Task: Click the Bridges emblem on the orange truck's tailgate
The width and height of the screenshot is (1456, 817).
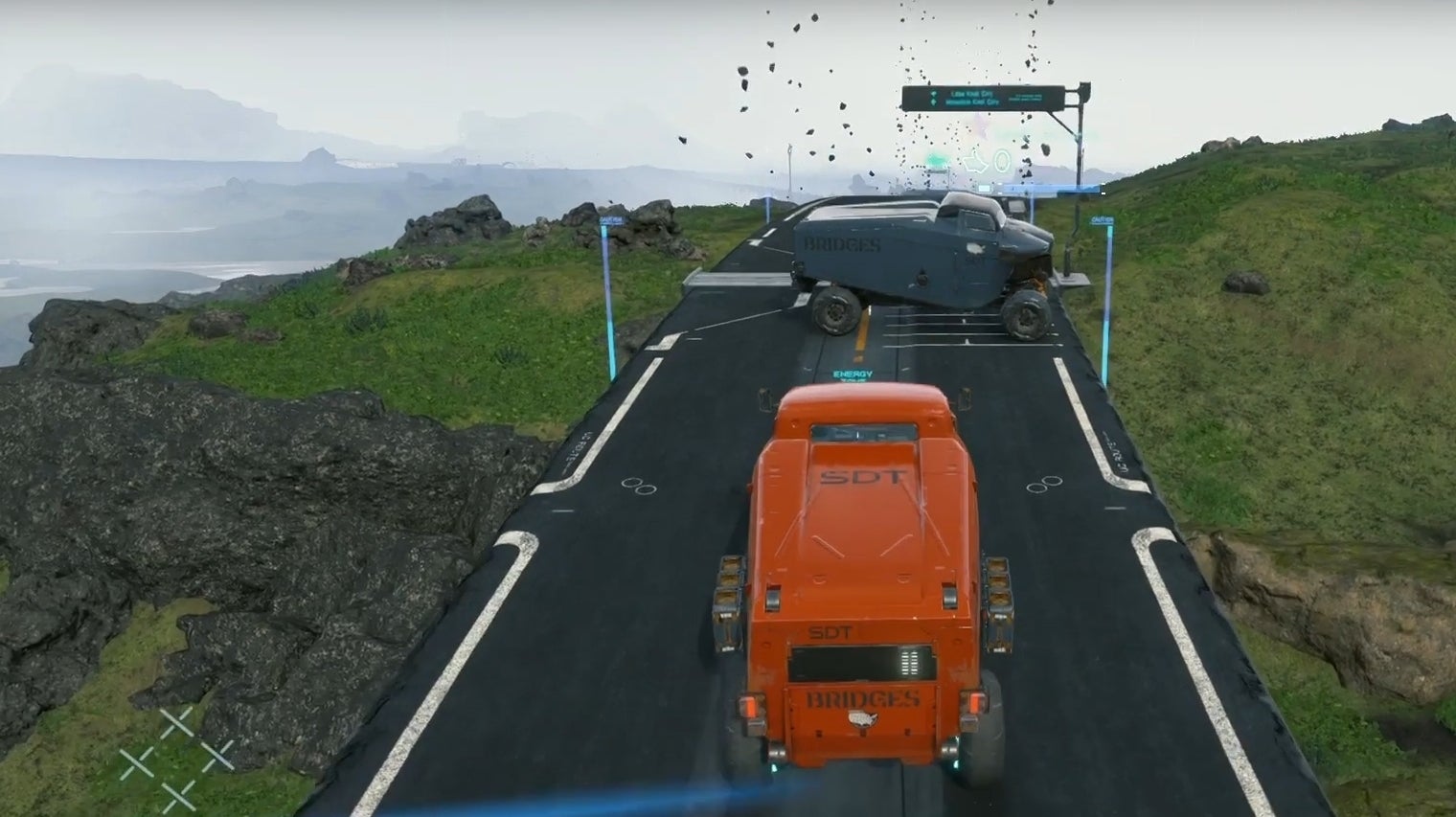Action: coord(862,718)
